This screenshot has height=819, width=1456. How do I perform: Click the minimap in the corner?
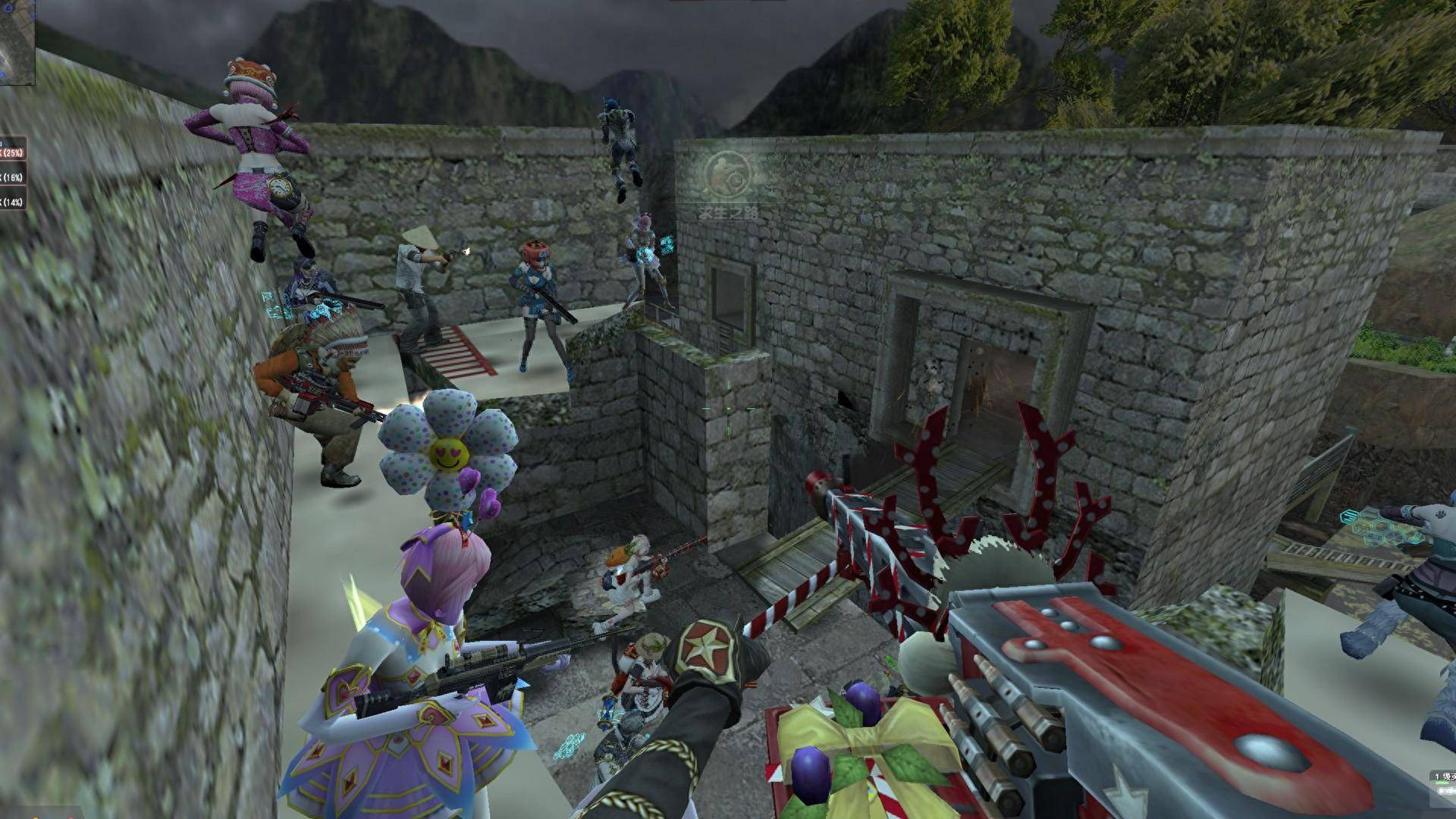coord(16,42)
